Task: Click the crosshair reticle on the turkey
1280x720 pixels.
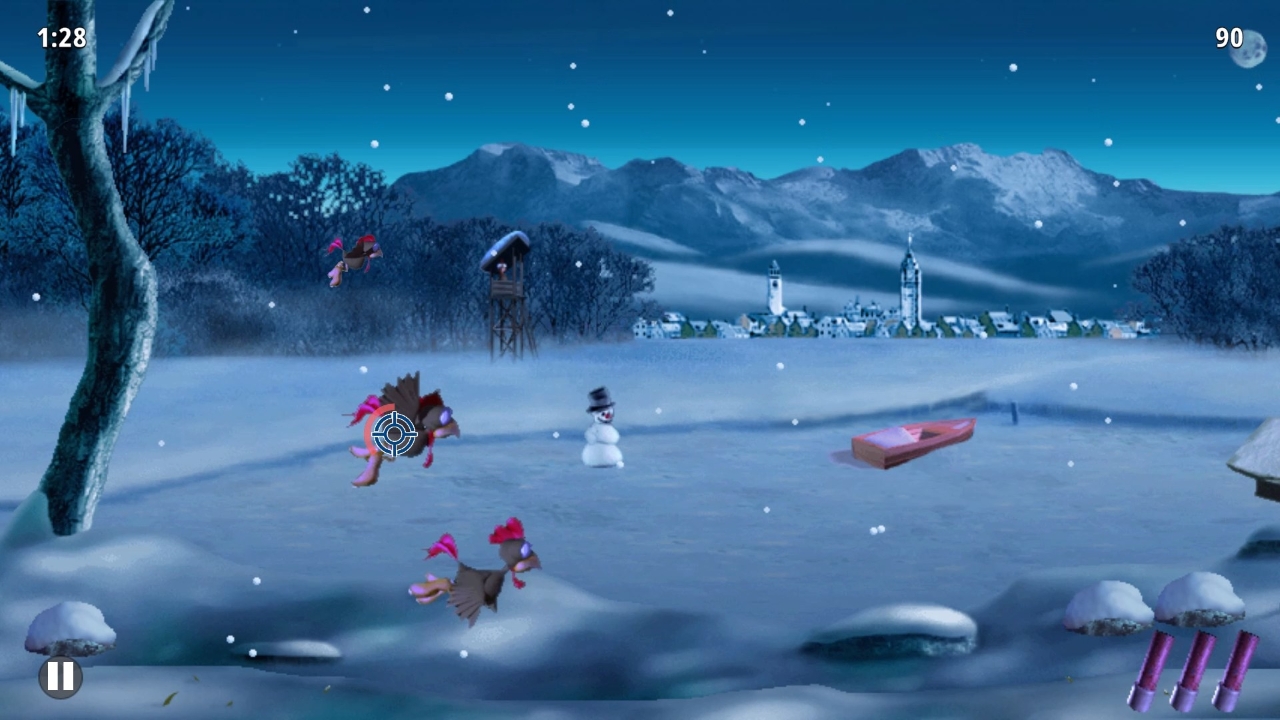Action: coord(395,432)
